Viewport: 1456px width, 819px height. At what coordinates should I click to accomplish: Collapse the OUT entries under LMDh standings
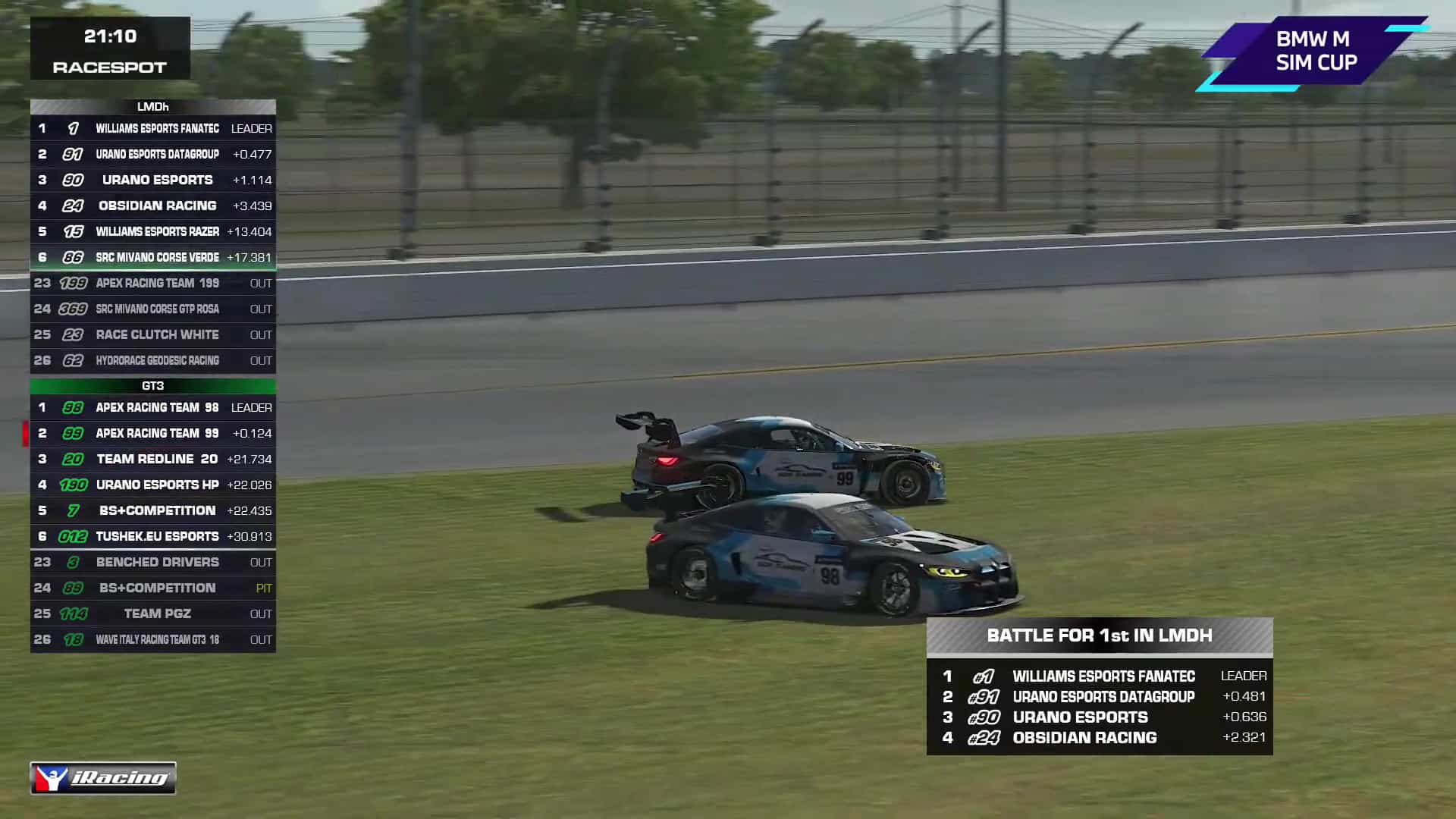pyautogui.click(x=152, y=322)
